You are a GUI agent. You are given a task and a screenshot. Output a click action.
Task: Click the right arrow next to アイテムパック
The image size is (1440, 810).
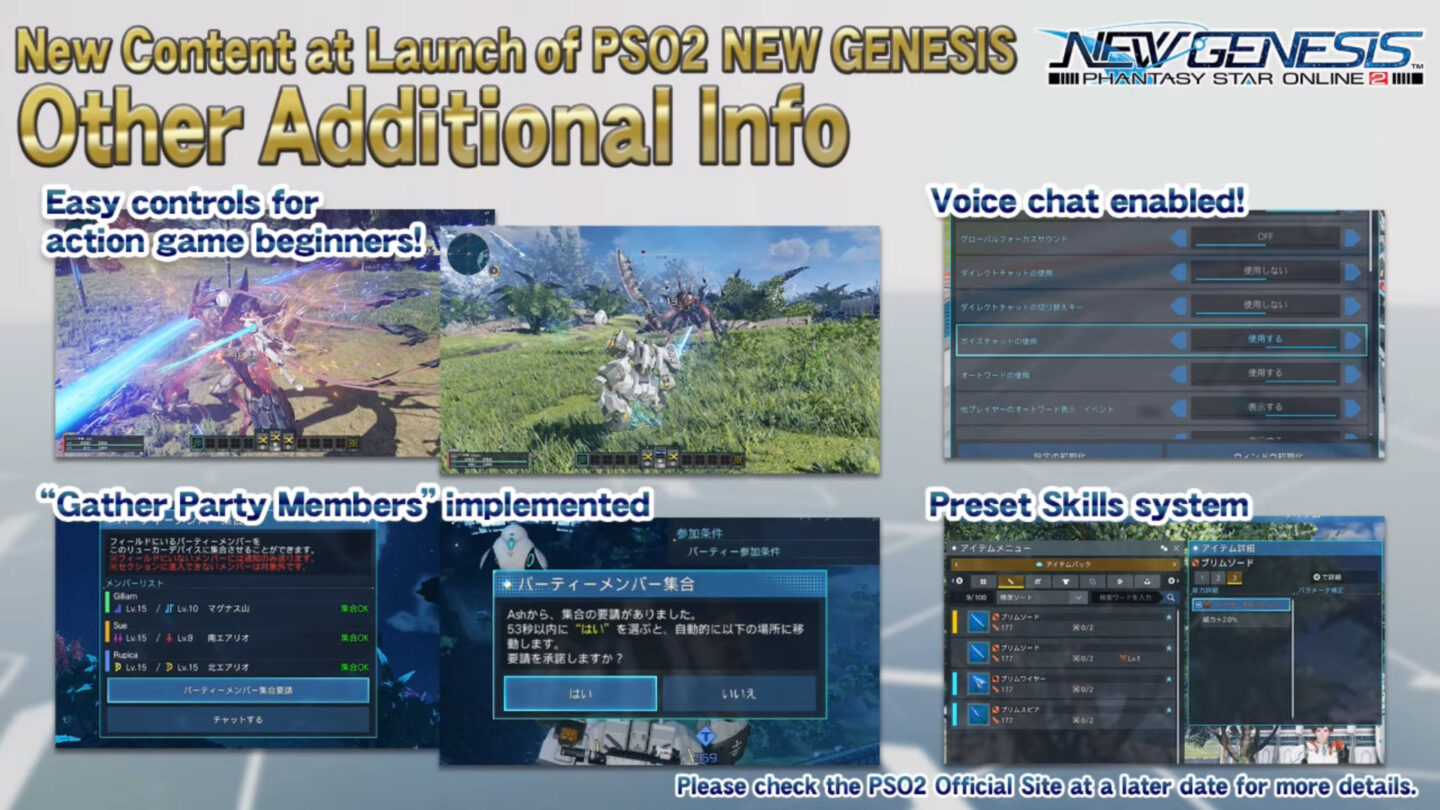pos(1173,563)
